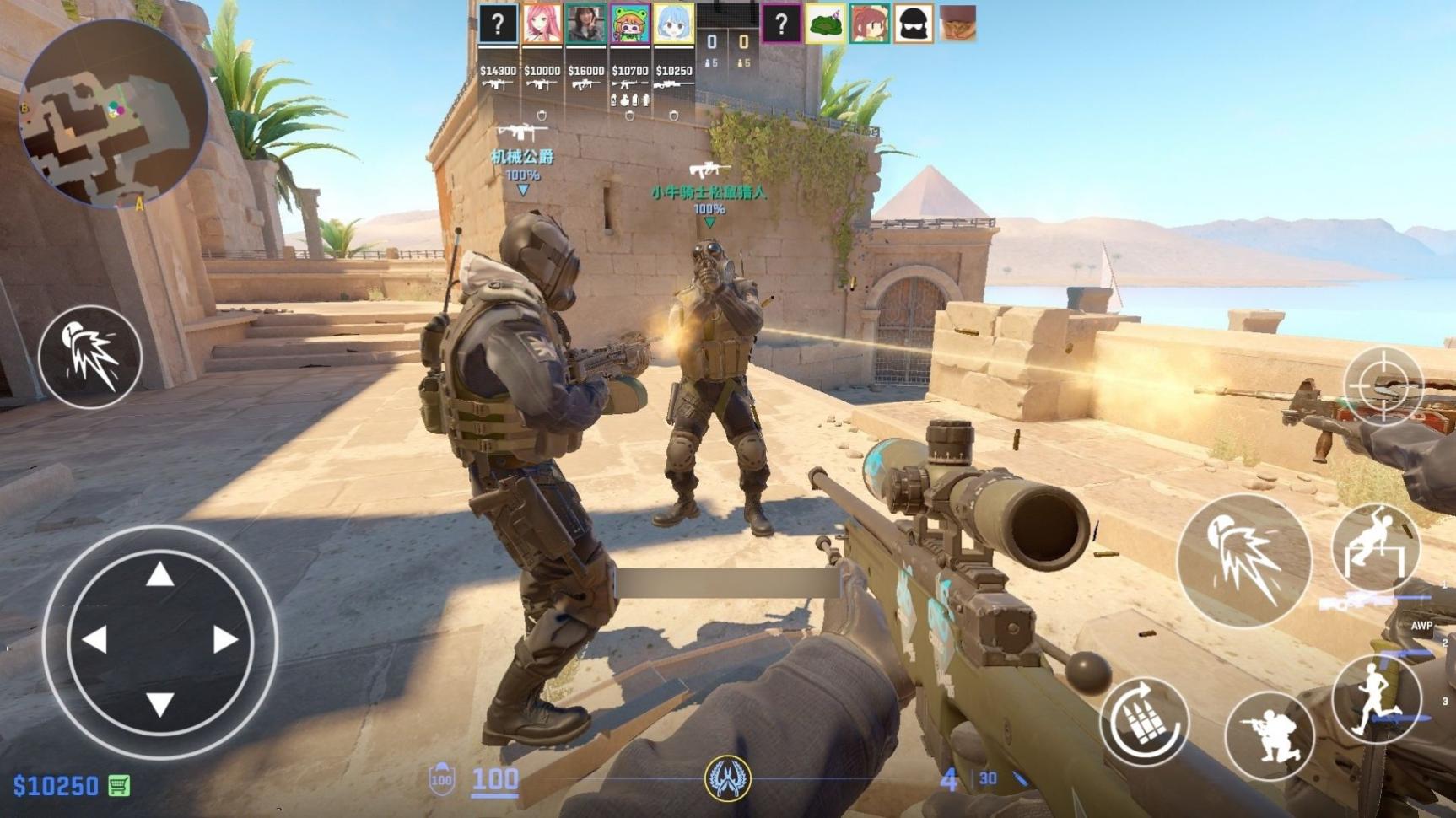Viewport: 1456px width, 818px height.
Task: Click the party-hat frog avatar
Action: pyautogui.click(x=825, y=24)
